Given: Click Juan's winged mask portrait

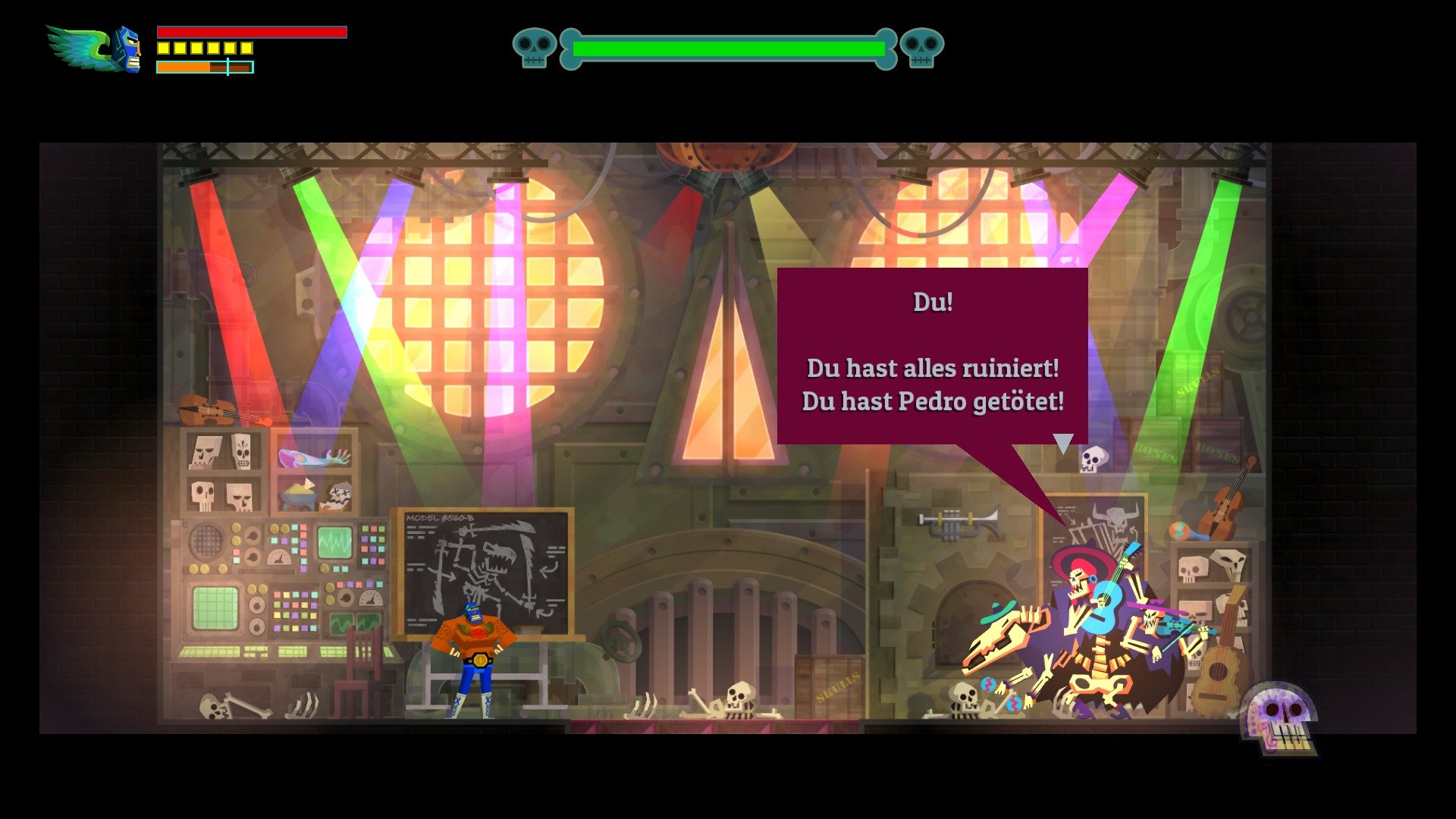Looking at the screenshot, I should pos(91,47).
